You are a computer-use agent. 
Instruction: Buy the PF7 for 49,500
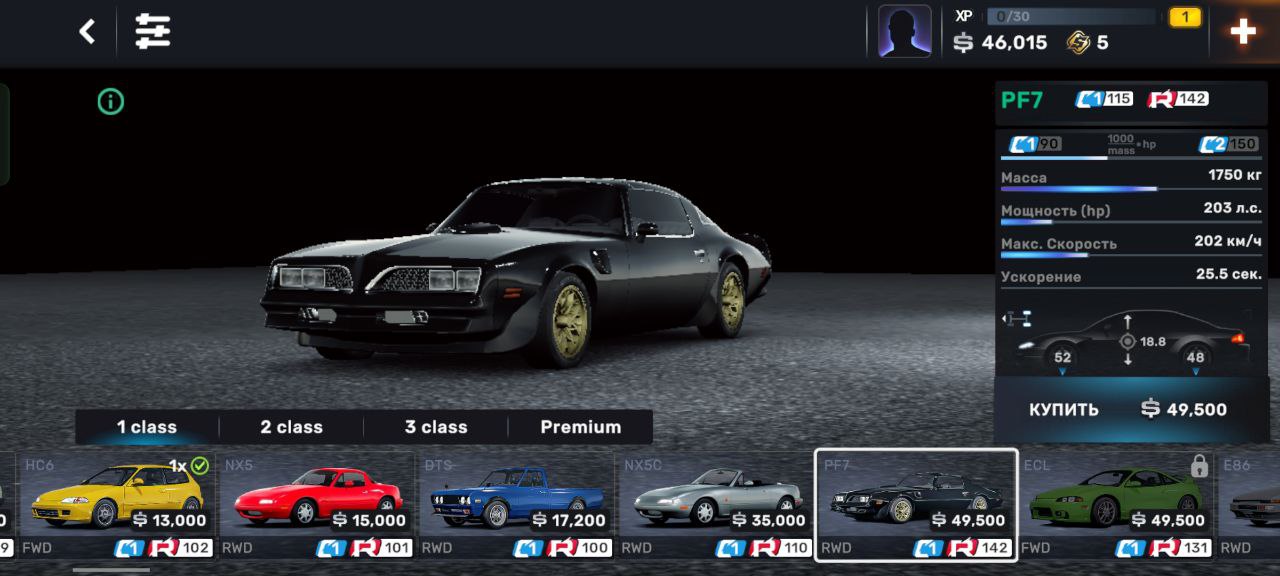(1130, 409)
